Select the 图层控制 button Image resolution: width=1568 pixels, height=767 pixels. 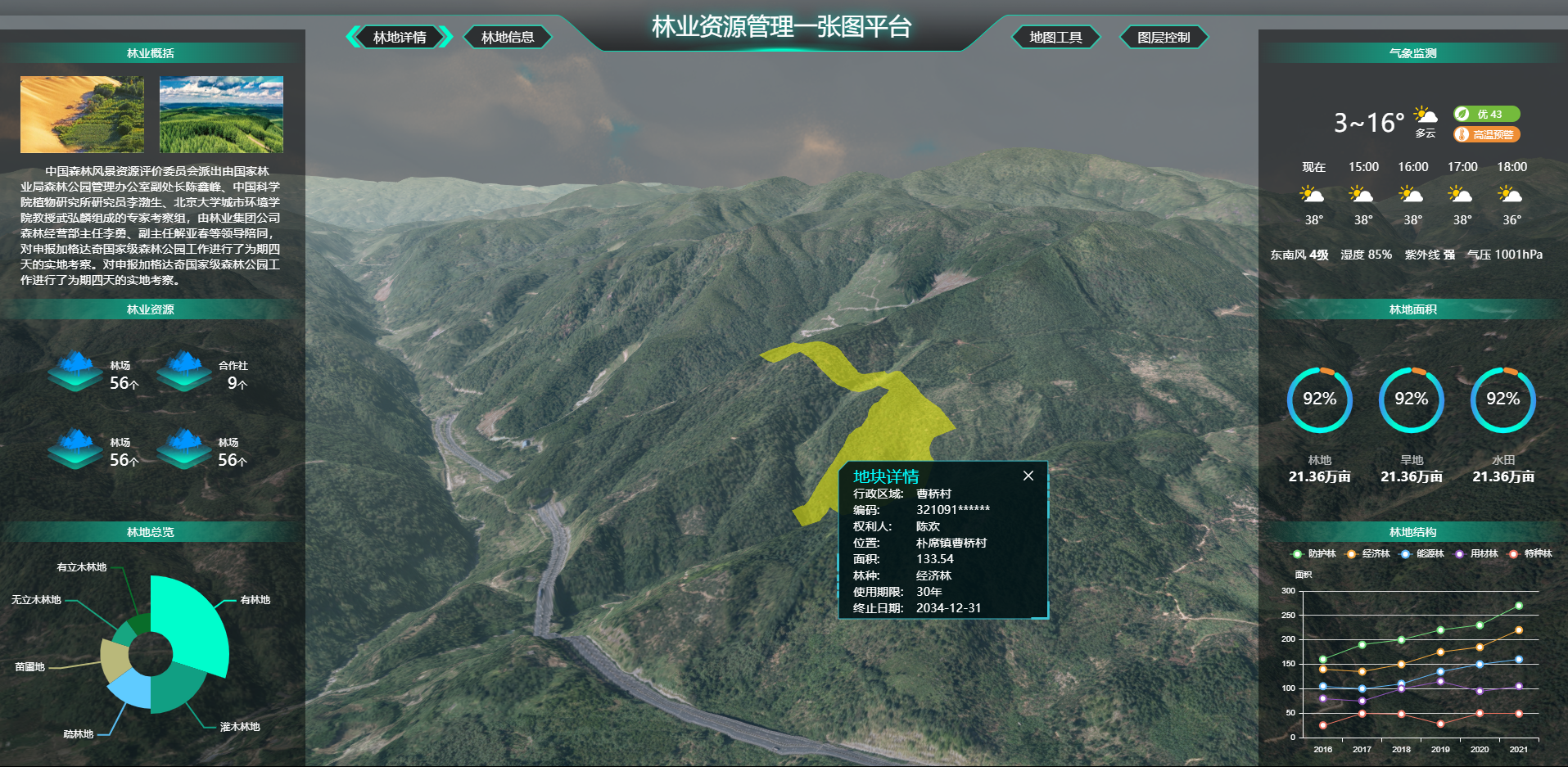tap(1164, 38)
